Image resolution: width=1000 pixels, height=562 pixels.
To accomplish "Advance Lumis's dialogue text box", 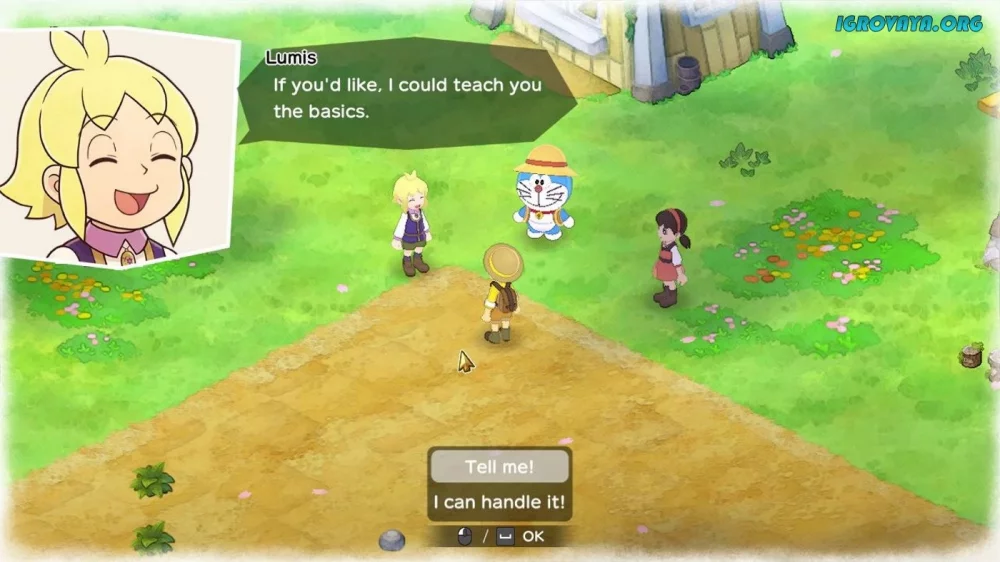I will (x=405, y=97).
